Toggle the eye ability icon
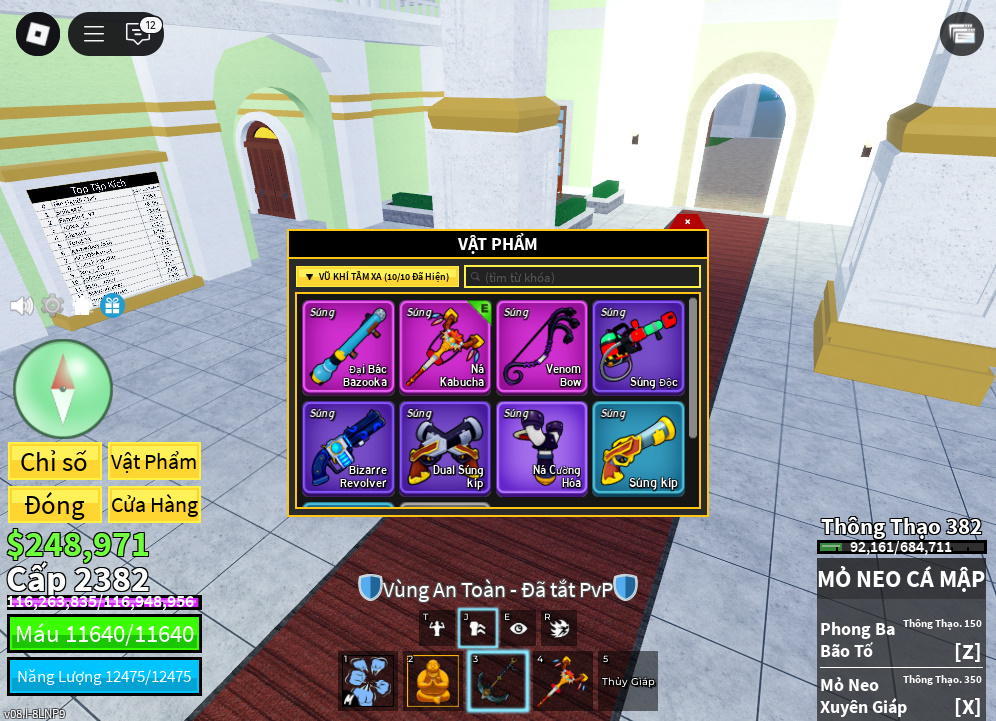 coord(518,628)
